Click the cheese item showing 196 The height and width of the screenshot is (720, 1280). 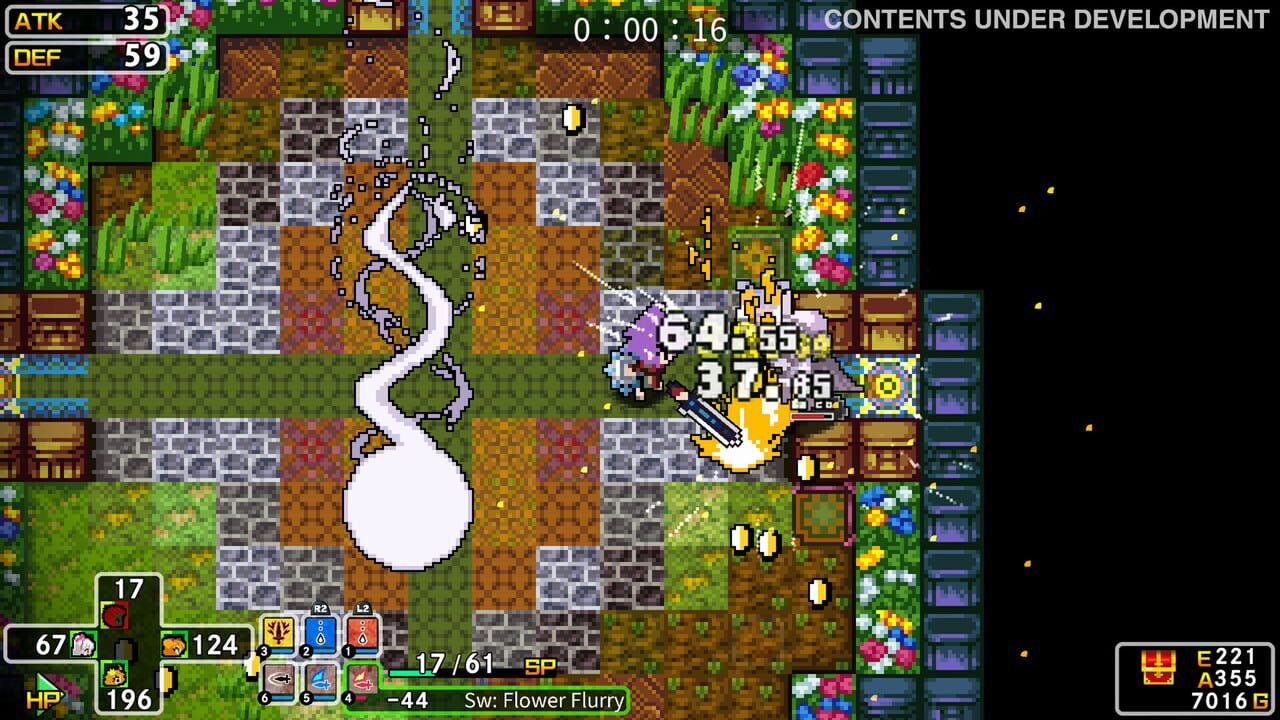coord(113,676)
